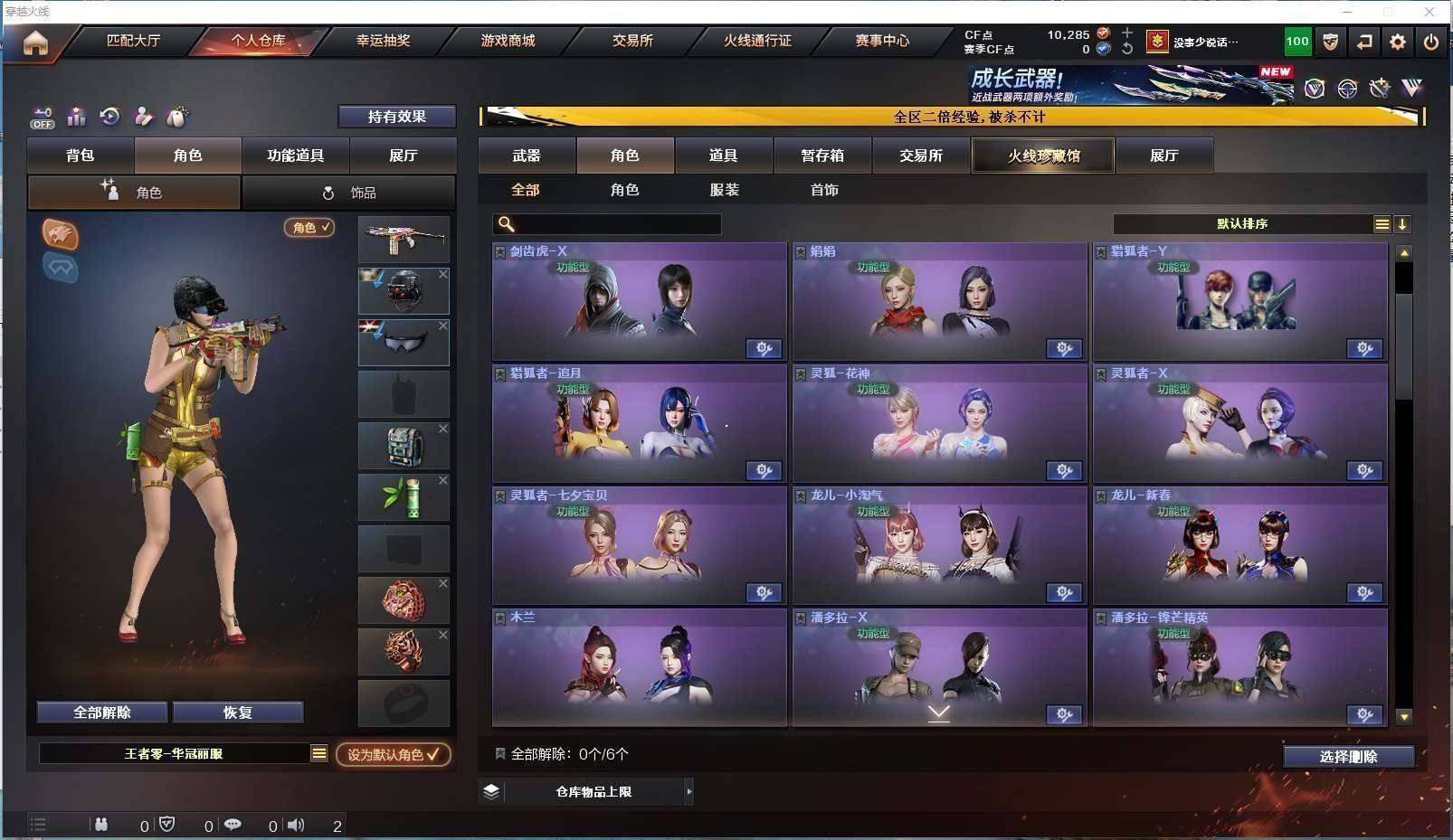The image size is (1453, 840).
Task: Open 赛事中心 from the top menu
Action: click(x=882, y=41)
